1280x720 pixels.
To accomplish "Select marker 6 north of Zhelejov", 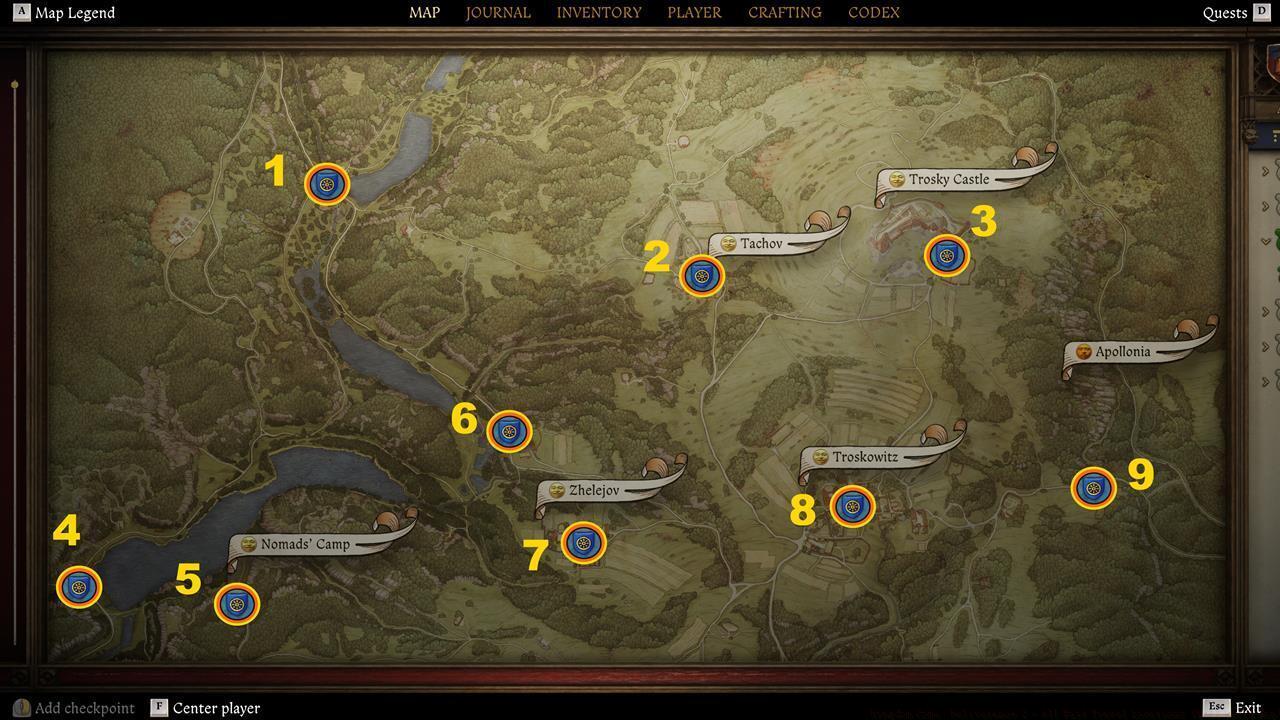I will pyautogui.click(x=511, y=430).
